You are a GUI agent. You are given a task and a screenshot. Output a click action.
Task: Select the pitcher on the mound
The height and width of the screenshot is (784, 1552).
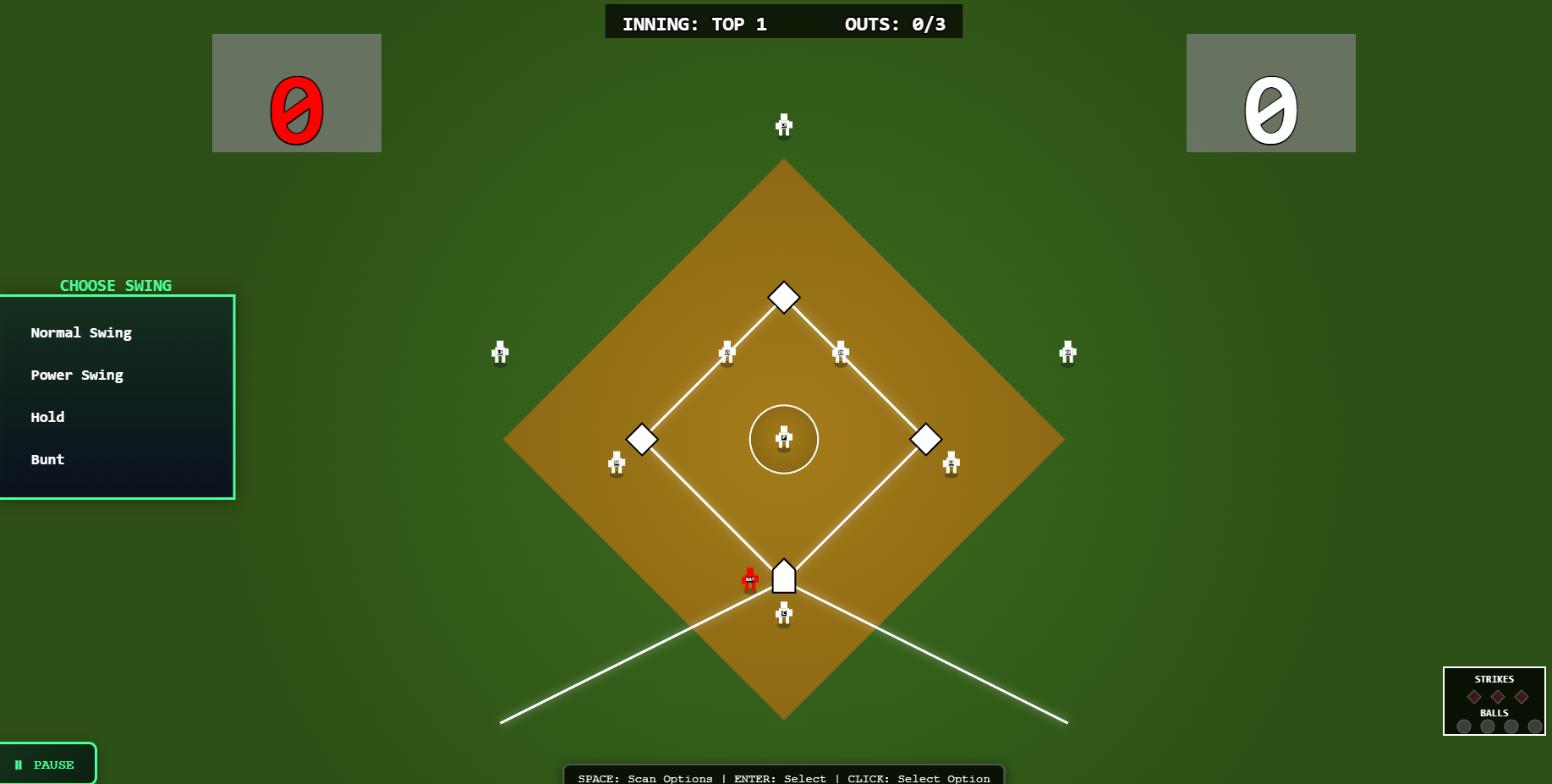tap(784, 437)
